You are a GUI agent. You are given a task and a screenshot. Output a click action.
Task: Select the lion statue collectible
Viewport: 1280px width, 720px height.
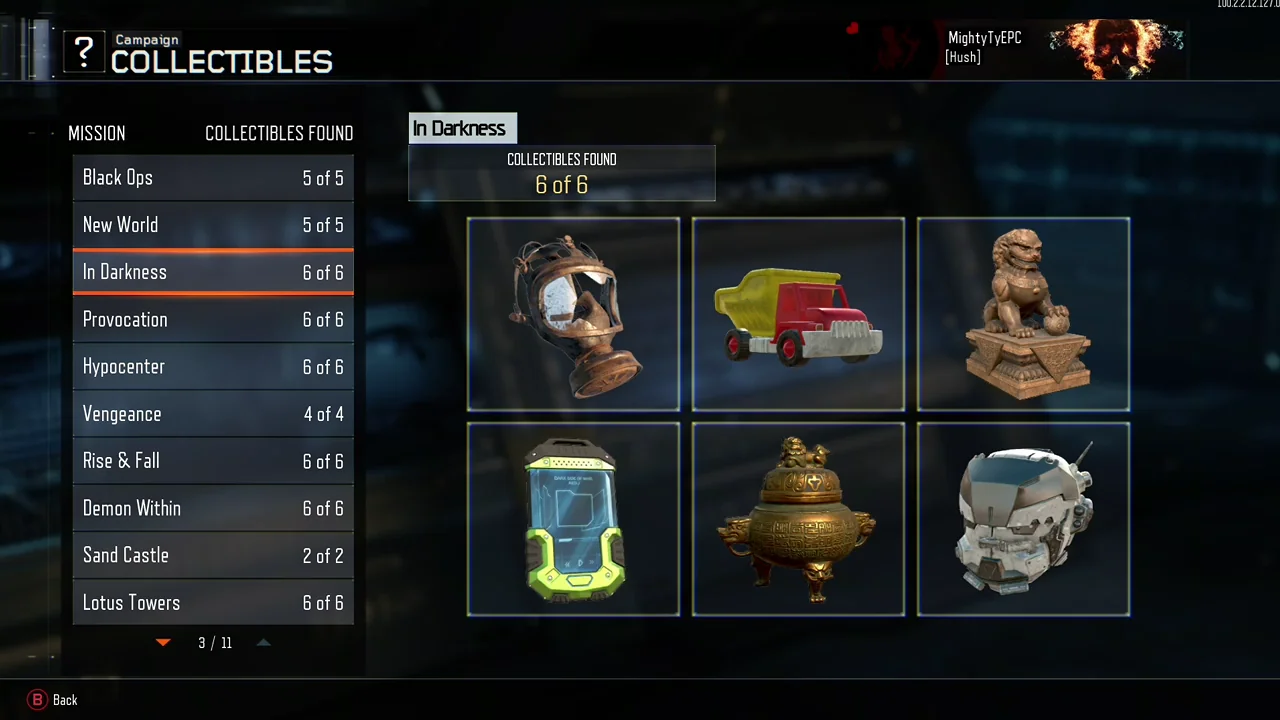point(1023,314)
